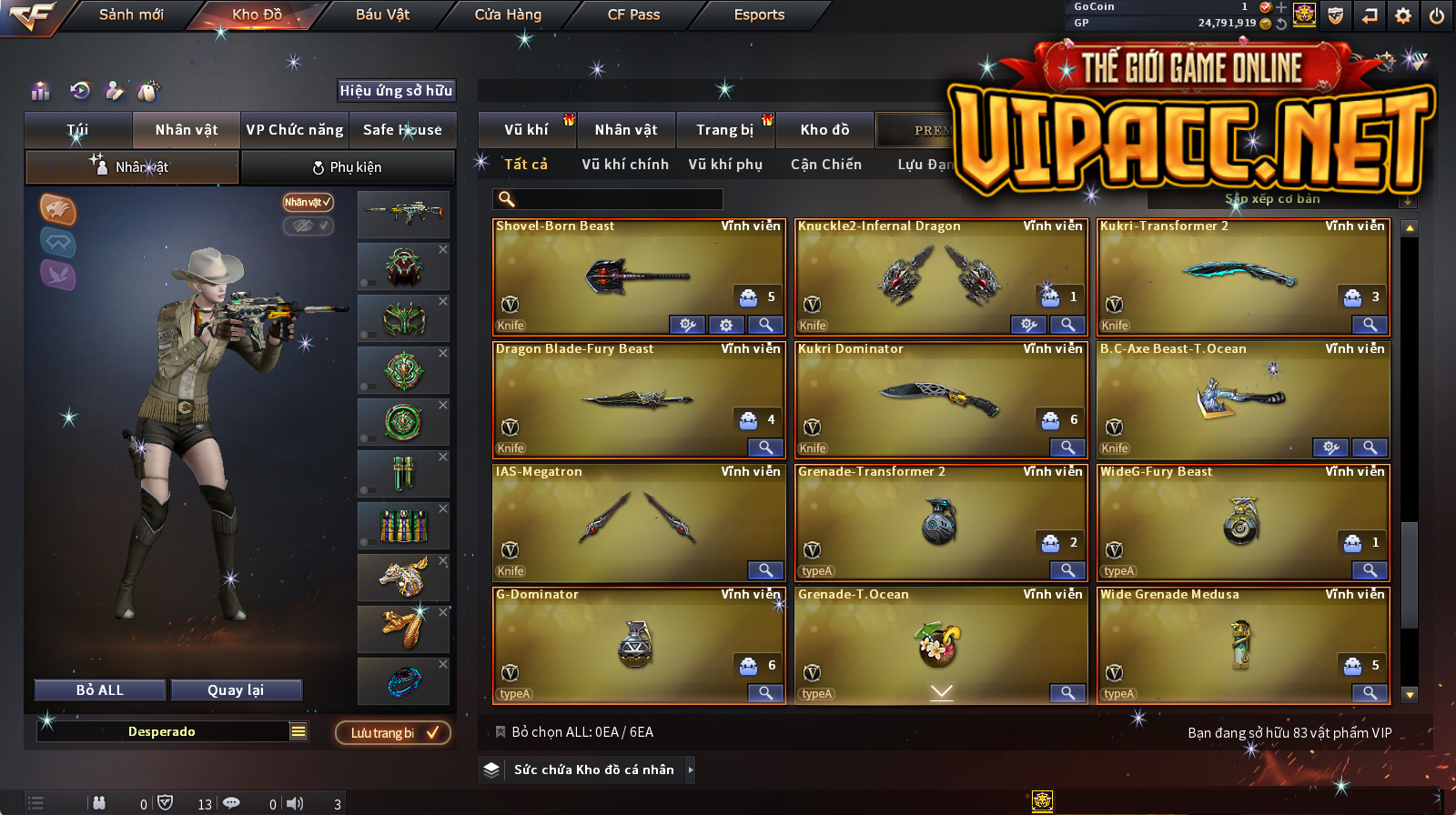1456x815 pixels.
Task: Open the Esports section
Action: click(x=759, y=15)
